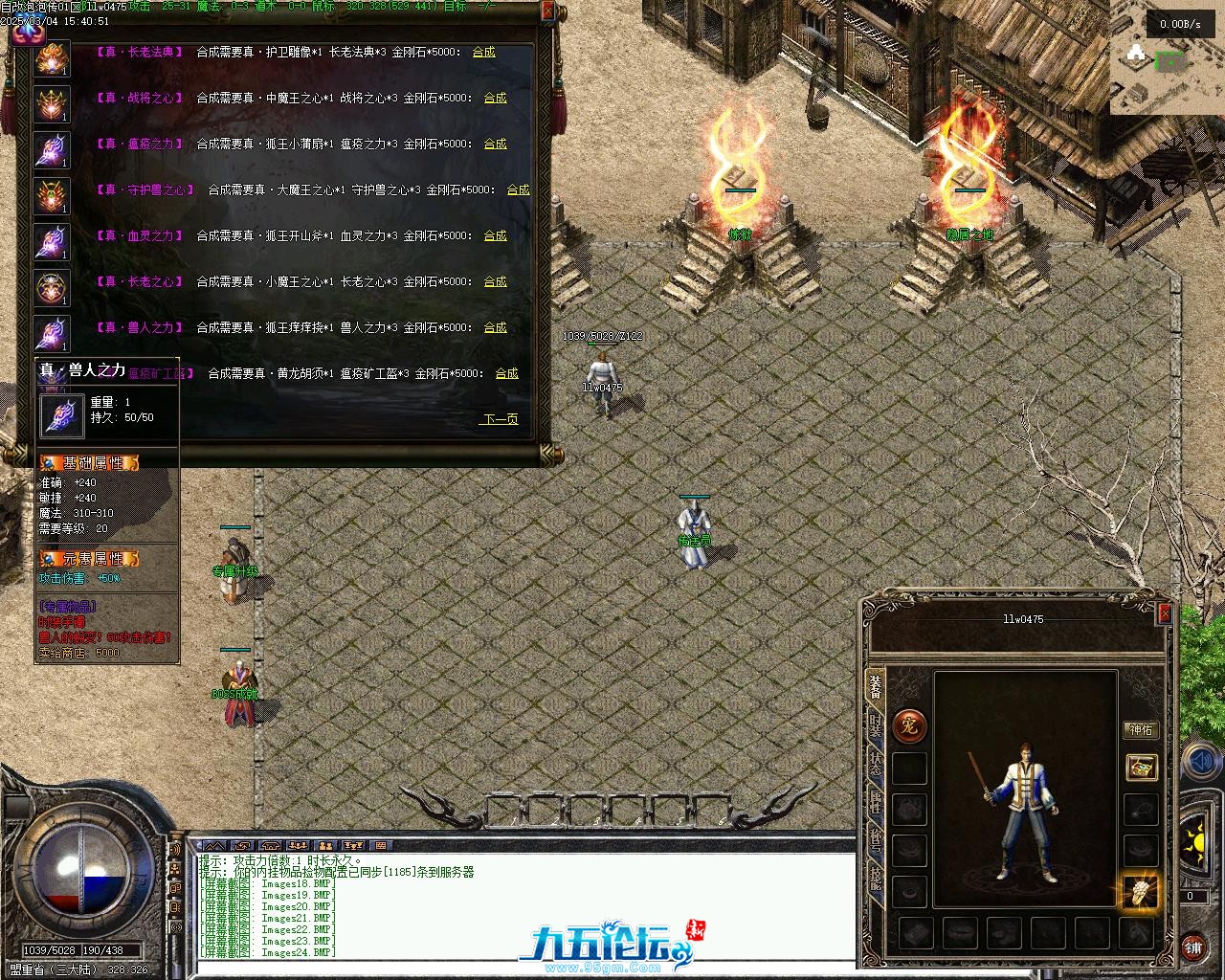This screenshot has height=980, width=1225.
Task: Switch to the 时装 fashion tab
Action: (x=875, y=725)
